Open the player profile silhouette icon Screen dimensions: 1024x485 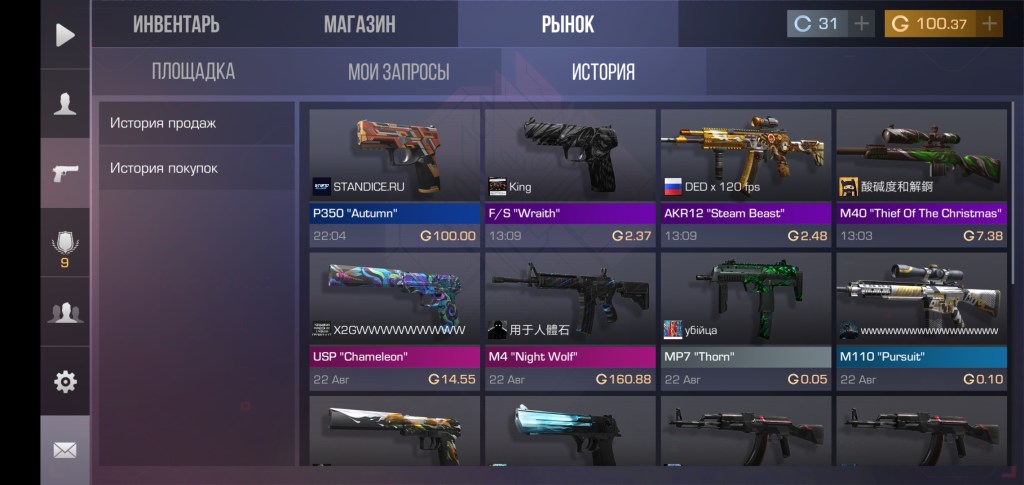pyautogui.click(x=65, y=103)
